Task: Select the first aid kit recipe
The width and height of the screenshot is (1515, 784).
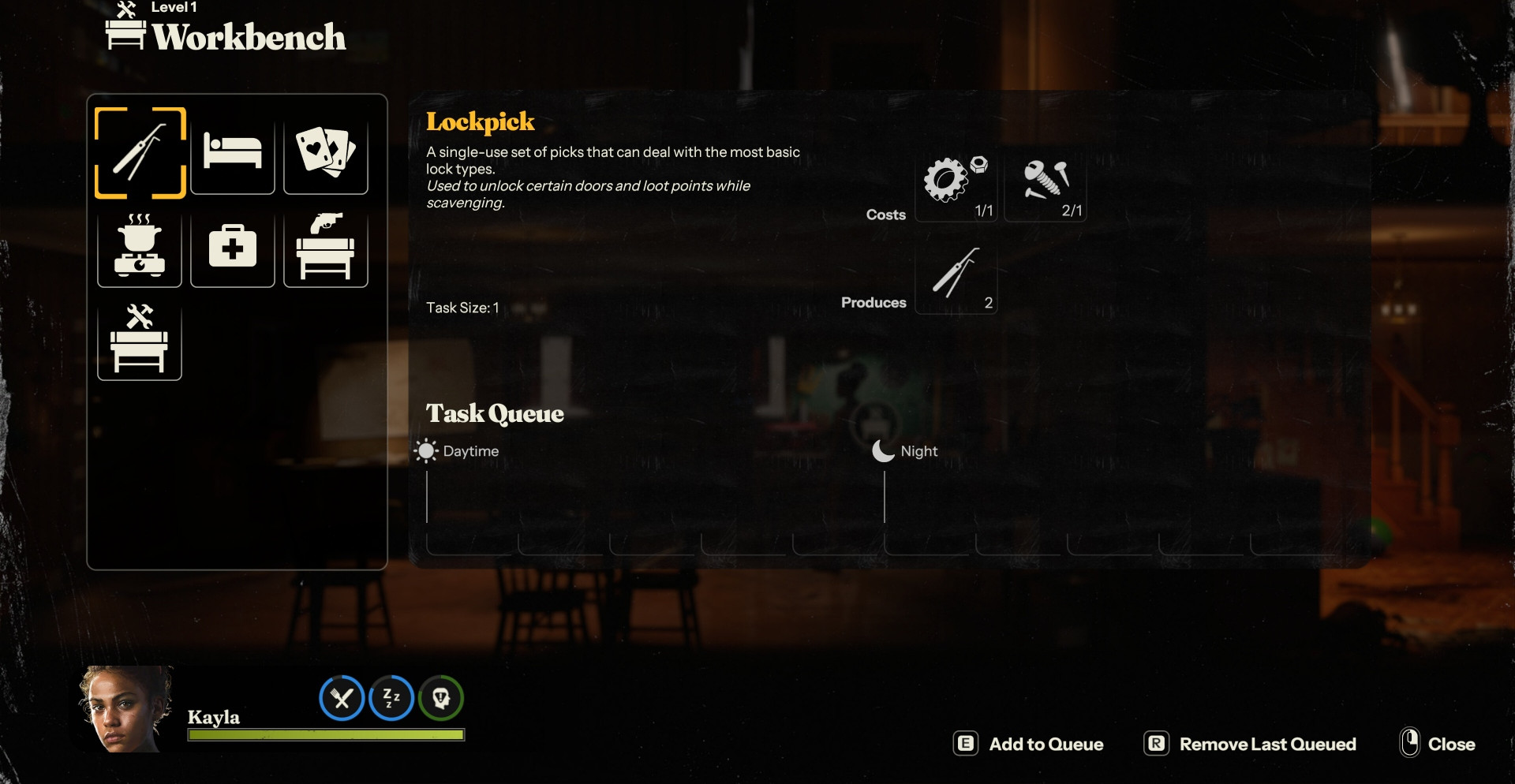Action: click(x=233, y=246)
